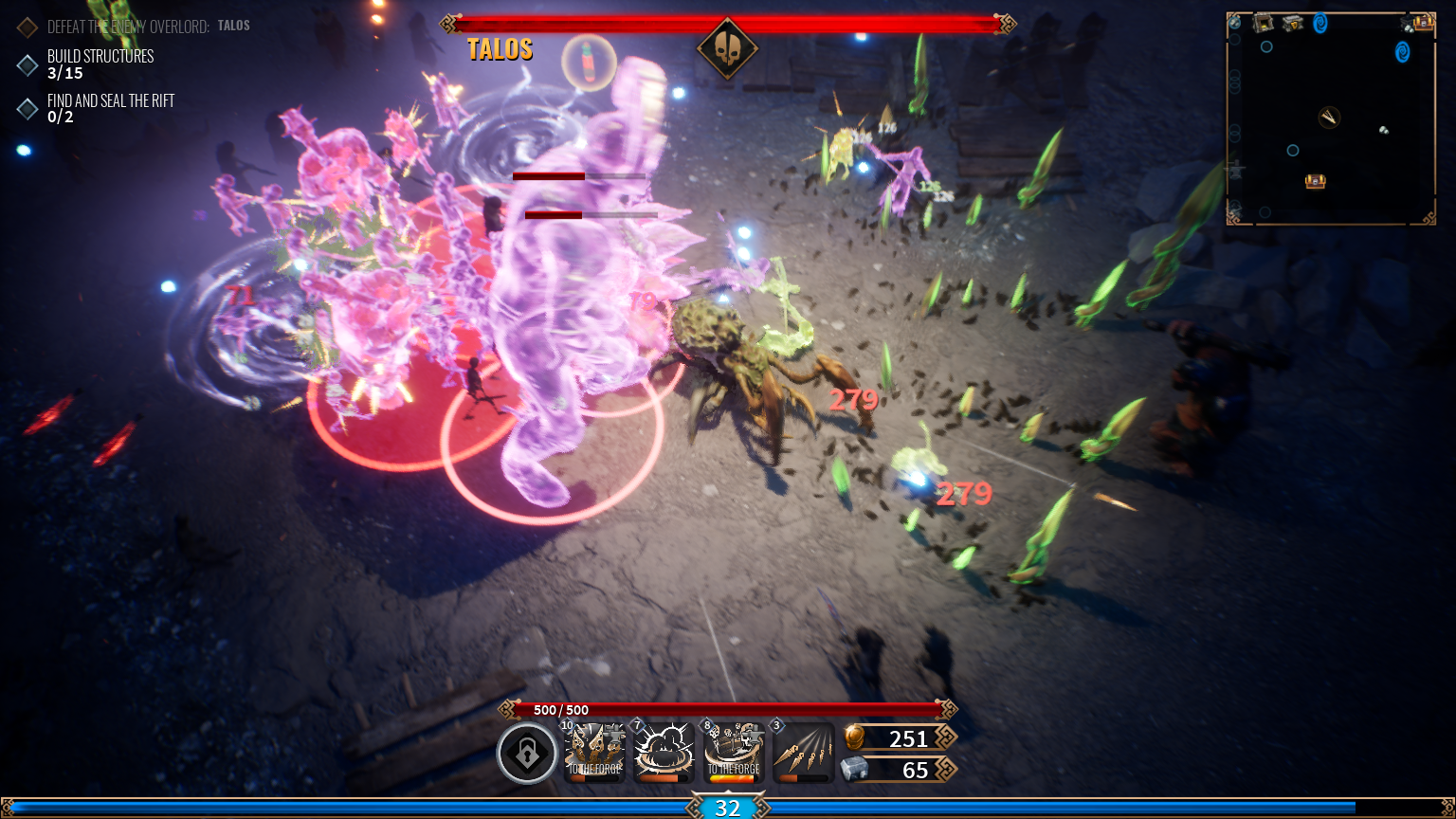Click the player arrow marker on the minimap
The image size is (1456, 819).
click(1330, 117)
